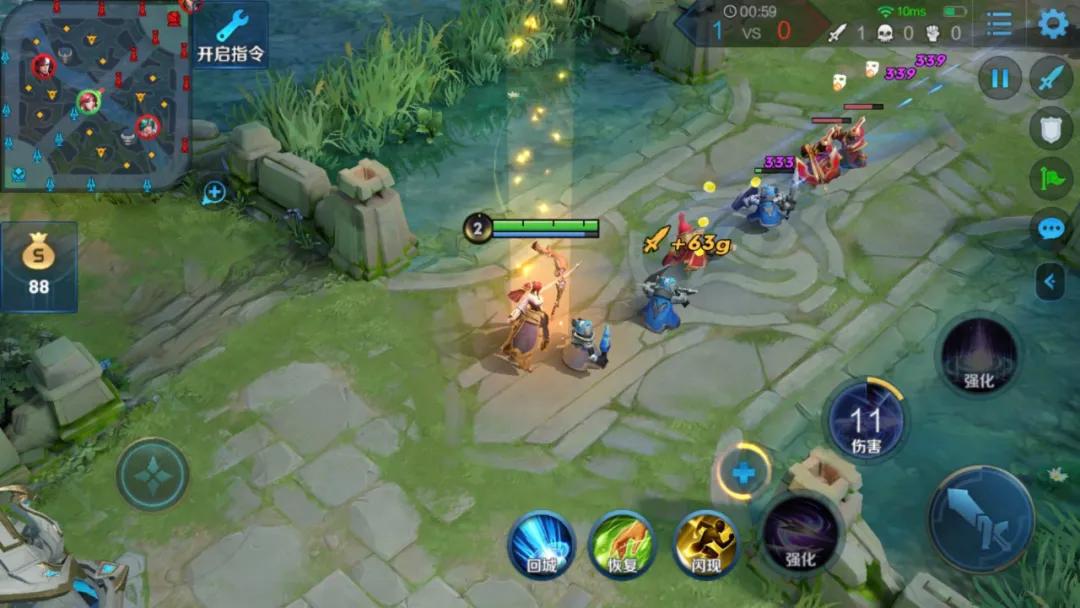Click on the minimap
1080x608 pixels.
click(95, 95)
